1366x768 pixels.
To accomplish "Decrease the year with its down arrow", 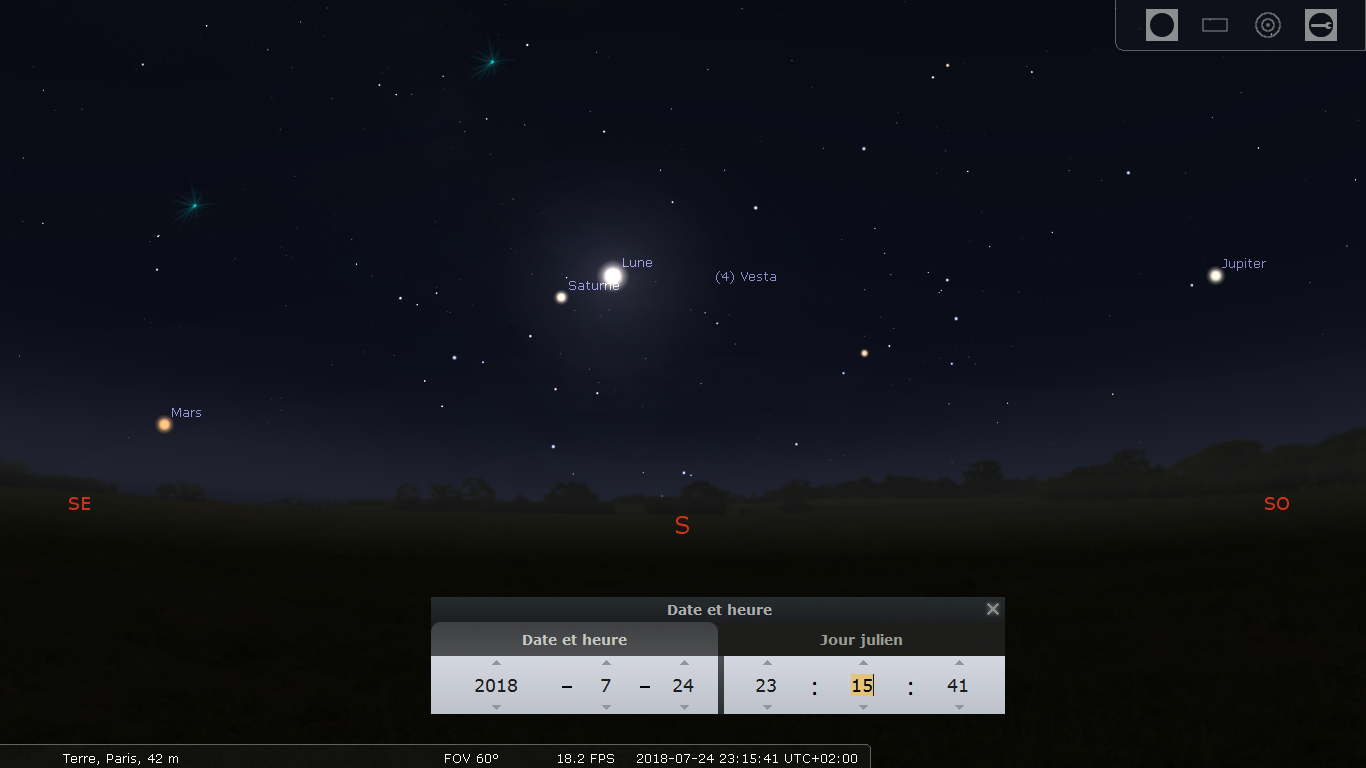I will [496, 707].
